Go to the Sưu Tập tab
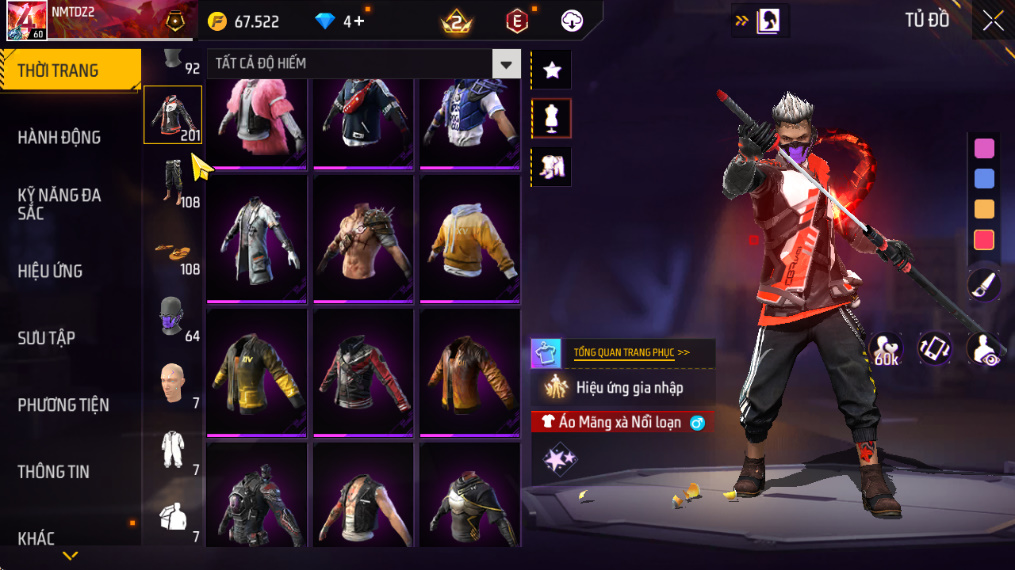1015x570 pixels. tap(47, 338)
